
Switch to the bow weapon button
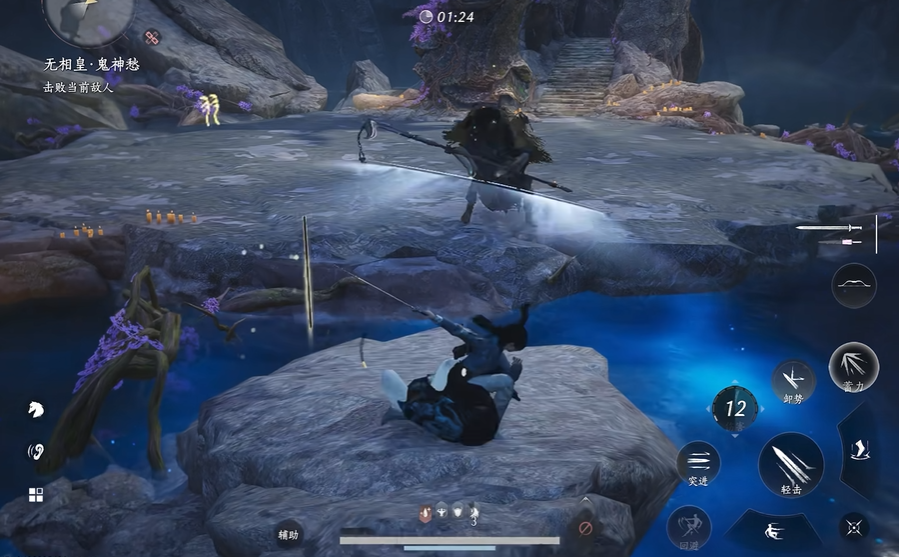(x=853, y=285)
